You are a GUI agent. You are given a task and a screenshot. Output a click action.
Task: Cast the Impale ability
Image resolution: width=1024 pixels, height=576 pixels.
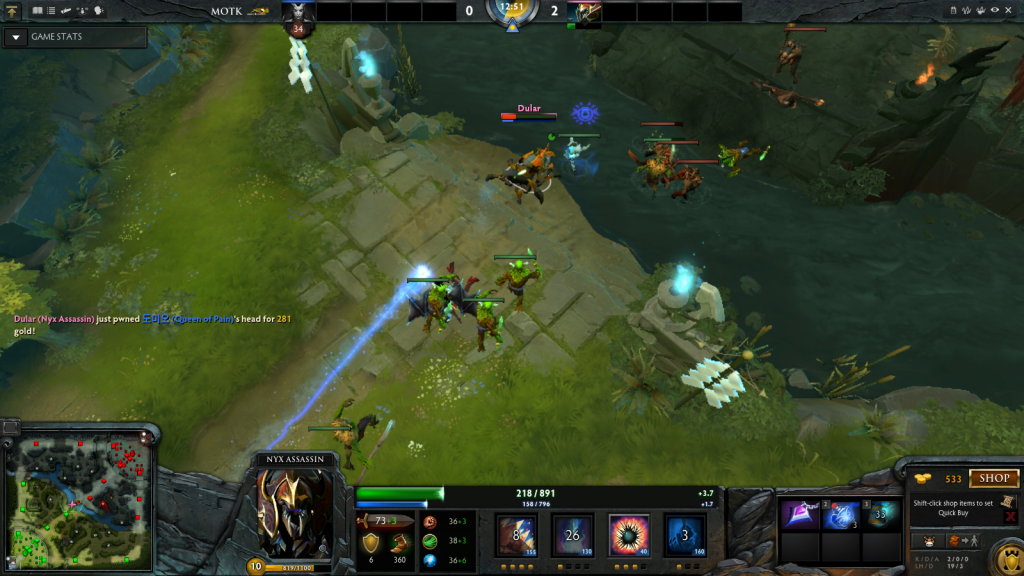(x=517, y=535)
